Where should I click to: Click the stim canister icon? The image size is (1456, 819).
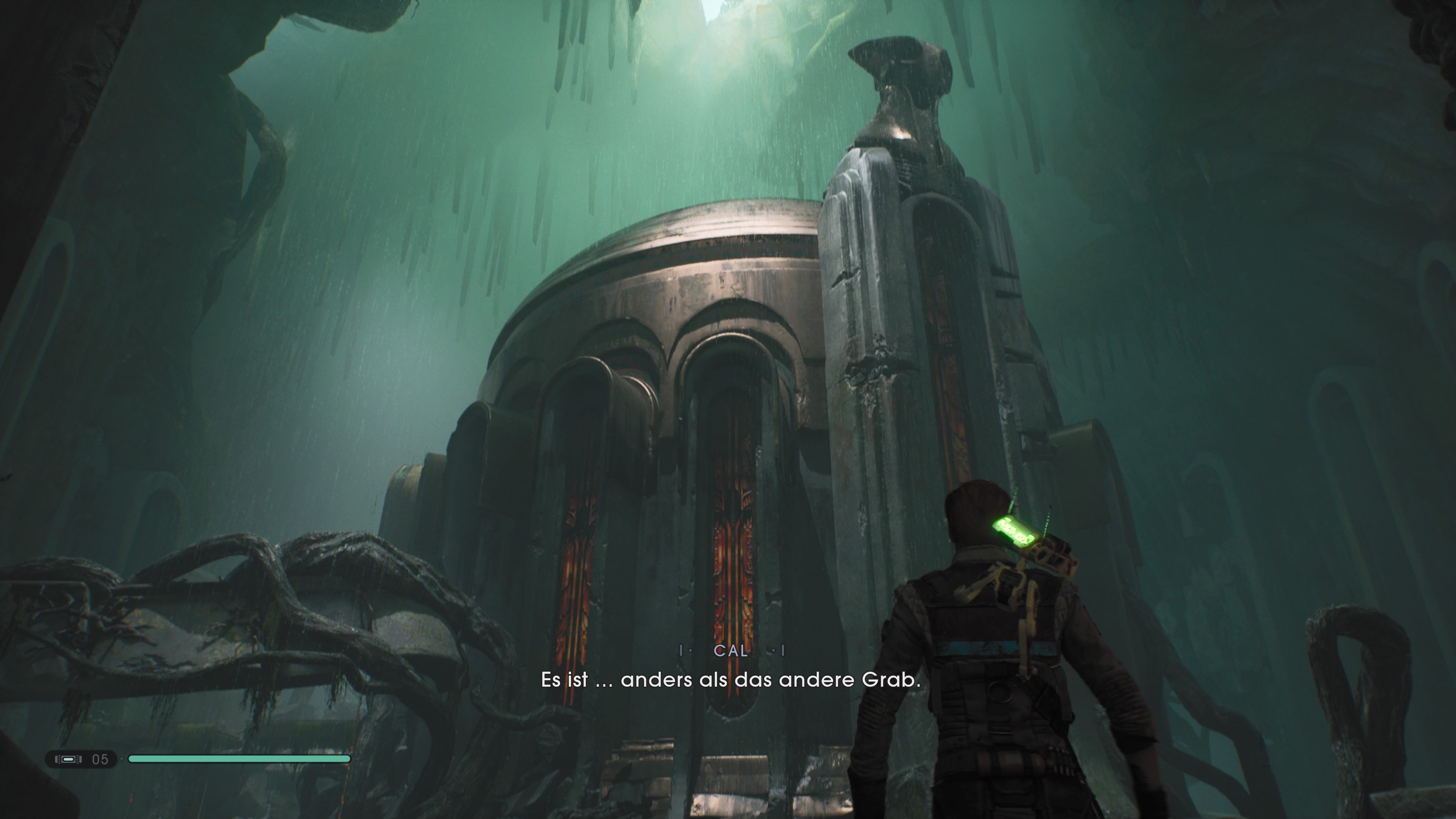68,759
